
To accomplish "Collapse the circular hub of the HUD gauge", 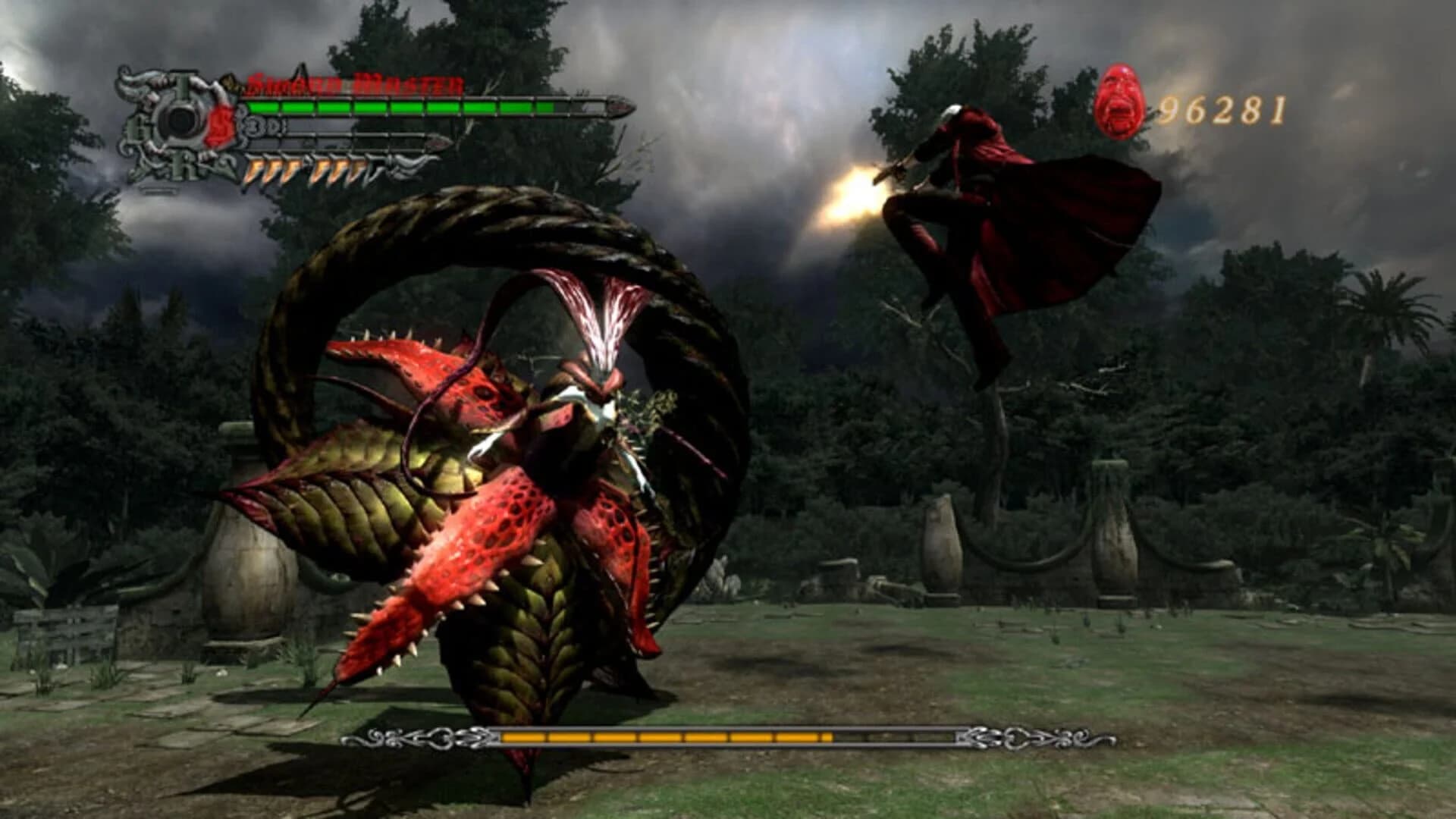I will click(x=177, y=120).
